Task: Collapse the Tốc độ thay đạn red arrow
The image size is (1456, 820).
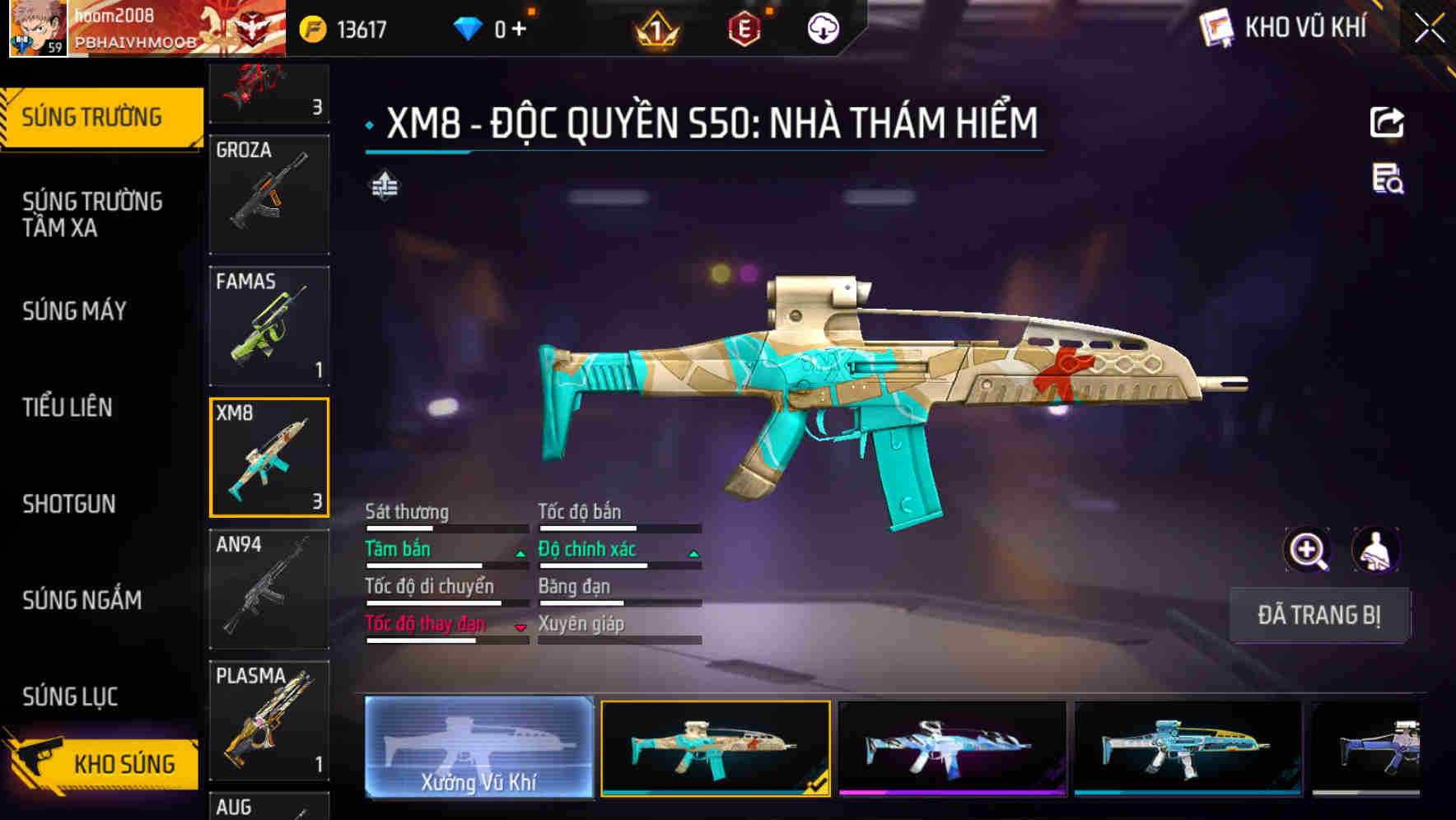Action: (x=520, y=628)
